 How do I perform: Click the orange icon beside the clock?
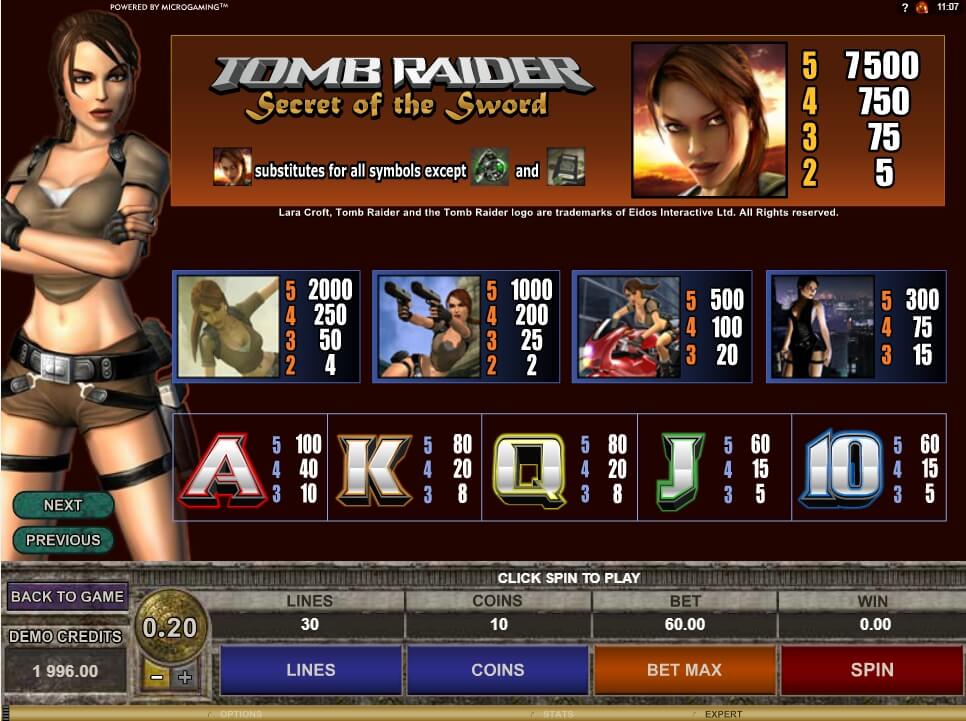click(x=922, y=7)
